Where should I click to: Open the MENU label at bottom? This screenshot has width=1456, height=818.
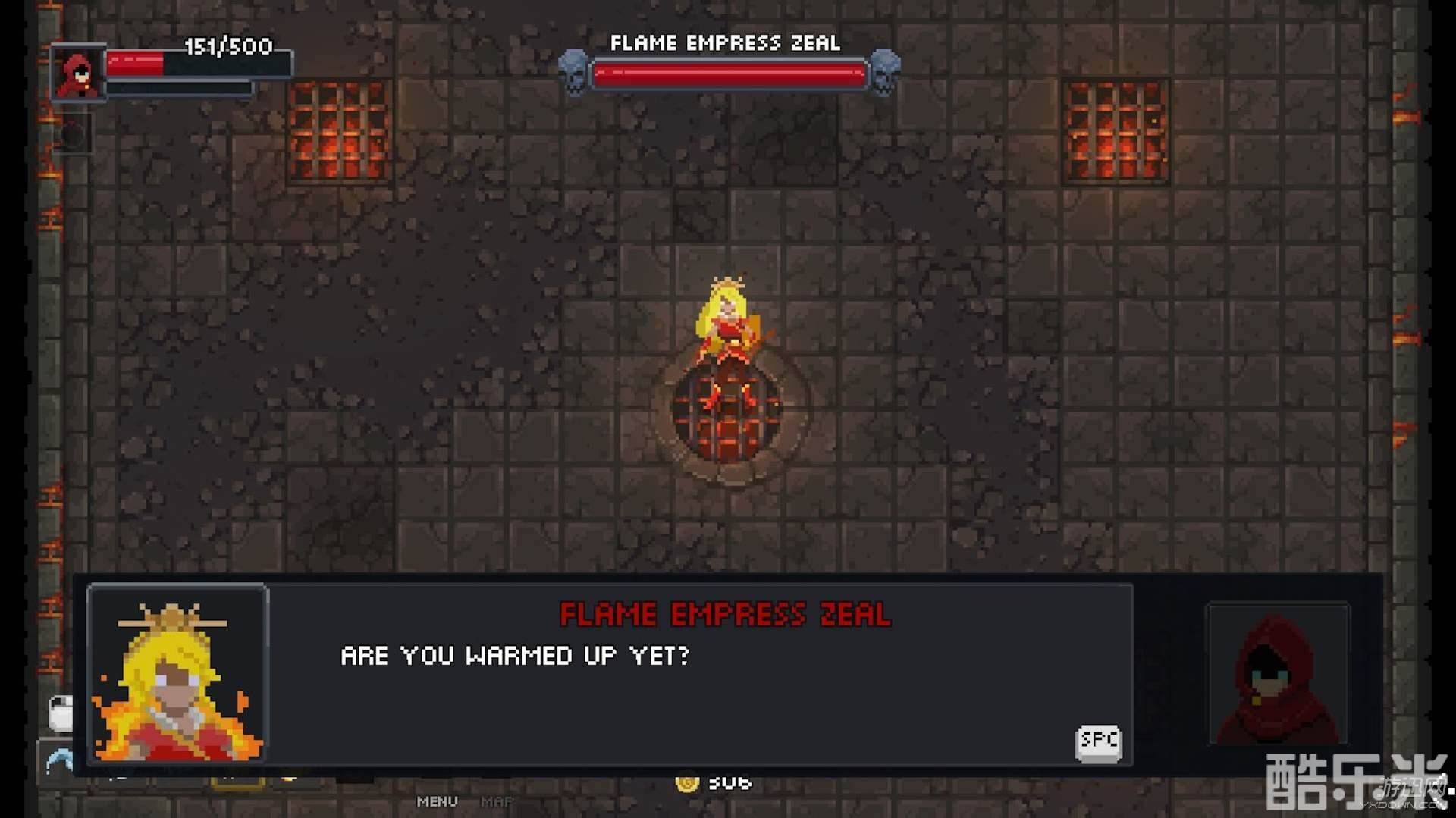437,801
